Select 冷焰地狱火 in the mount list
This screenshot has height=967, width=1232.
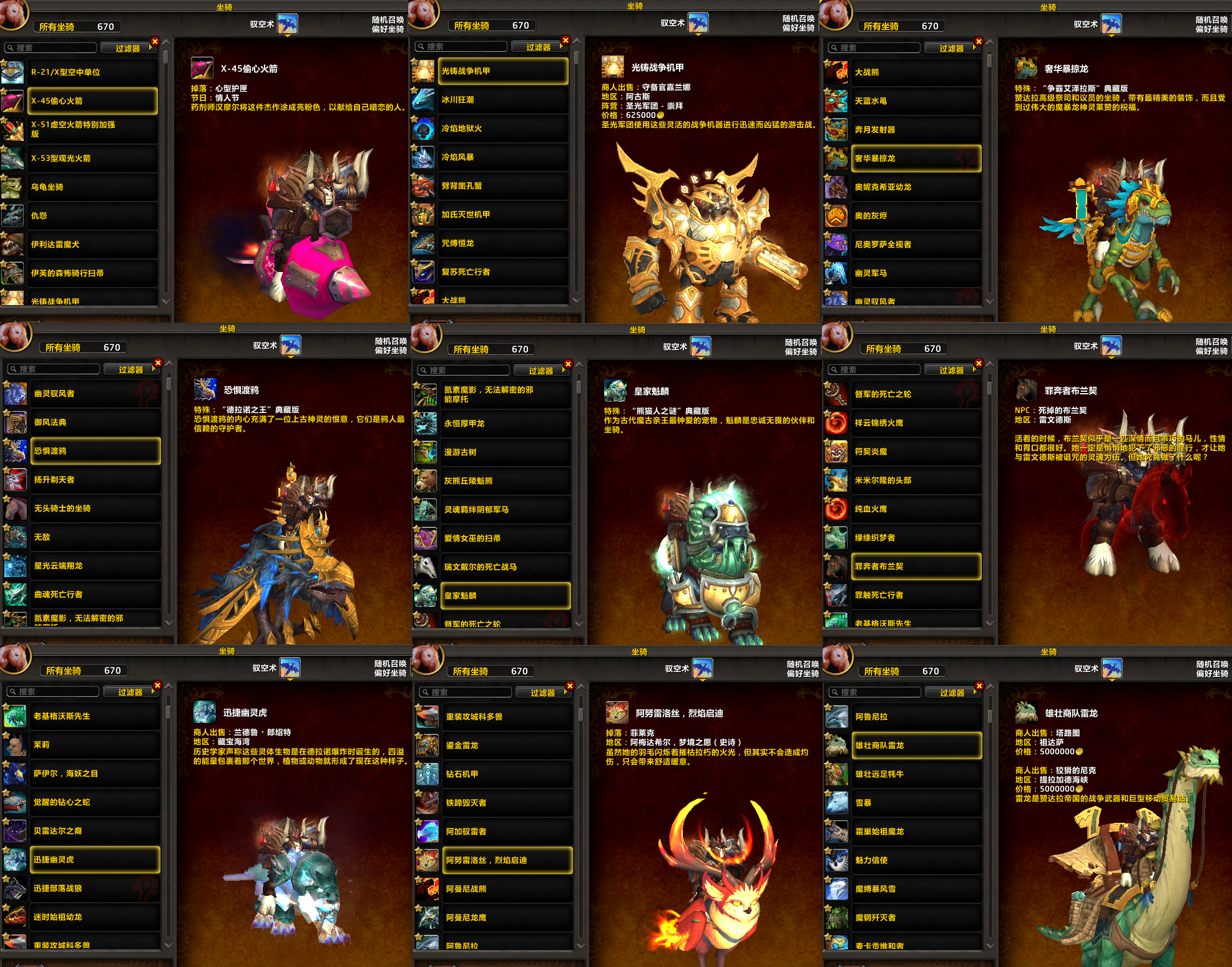click(x=503, y=129)
